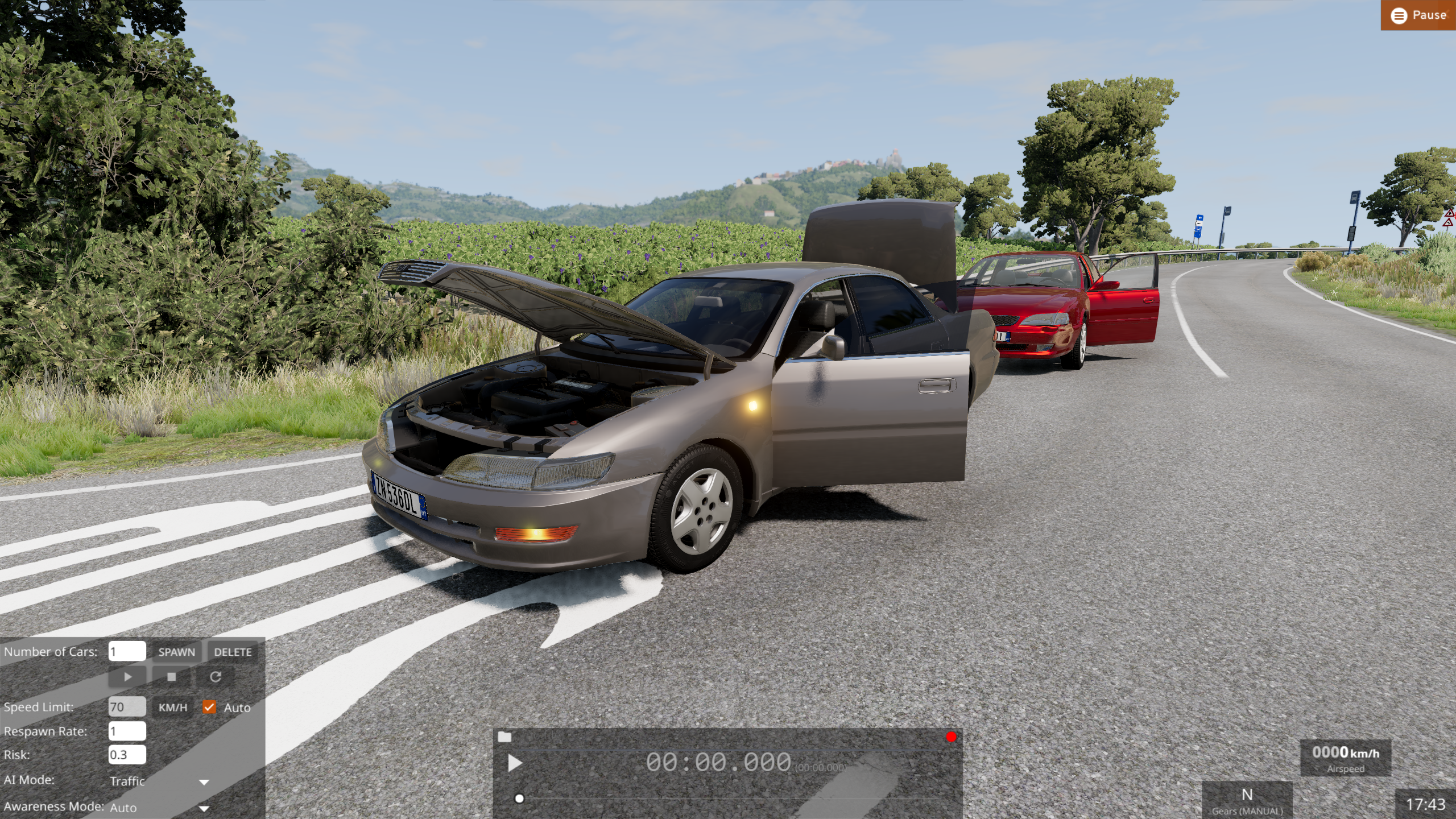Uncheck the Auto speed limit checkbox

click(x=209, y=707)
